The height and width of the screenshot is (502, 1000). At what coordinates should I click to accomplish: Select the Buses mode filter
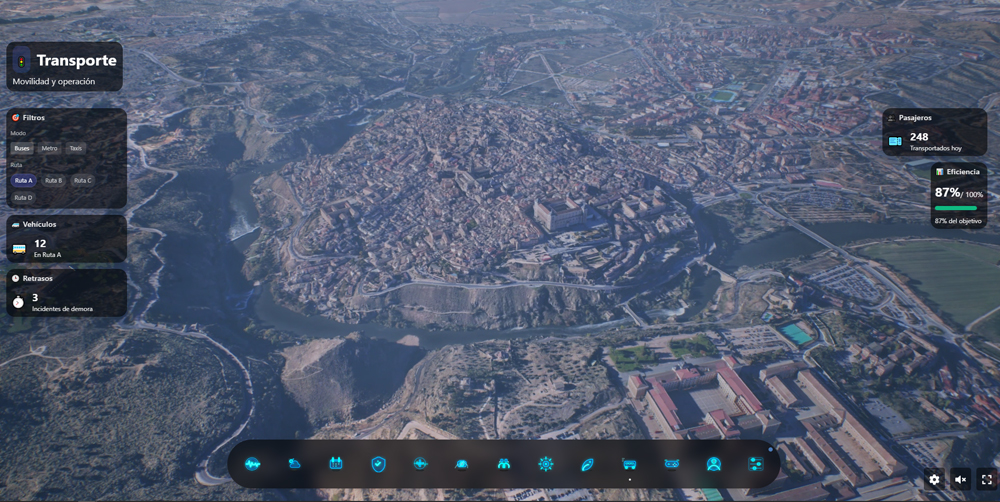point(22,148)
